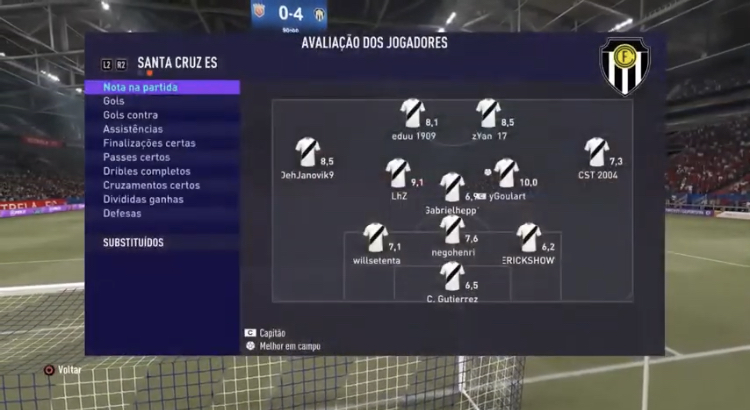Select midfielder LhZ rated 9,1
750x410 pixels.
pos(398,172)
